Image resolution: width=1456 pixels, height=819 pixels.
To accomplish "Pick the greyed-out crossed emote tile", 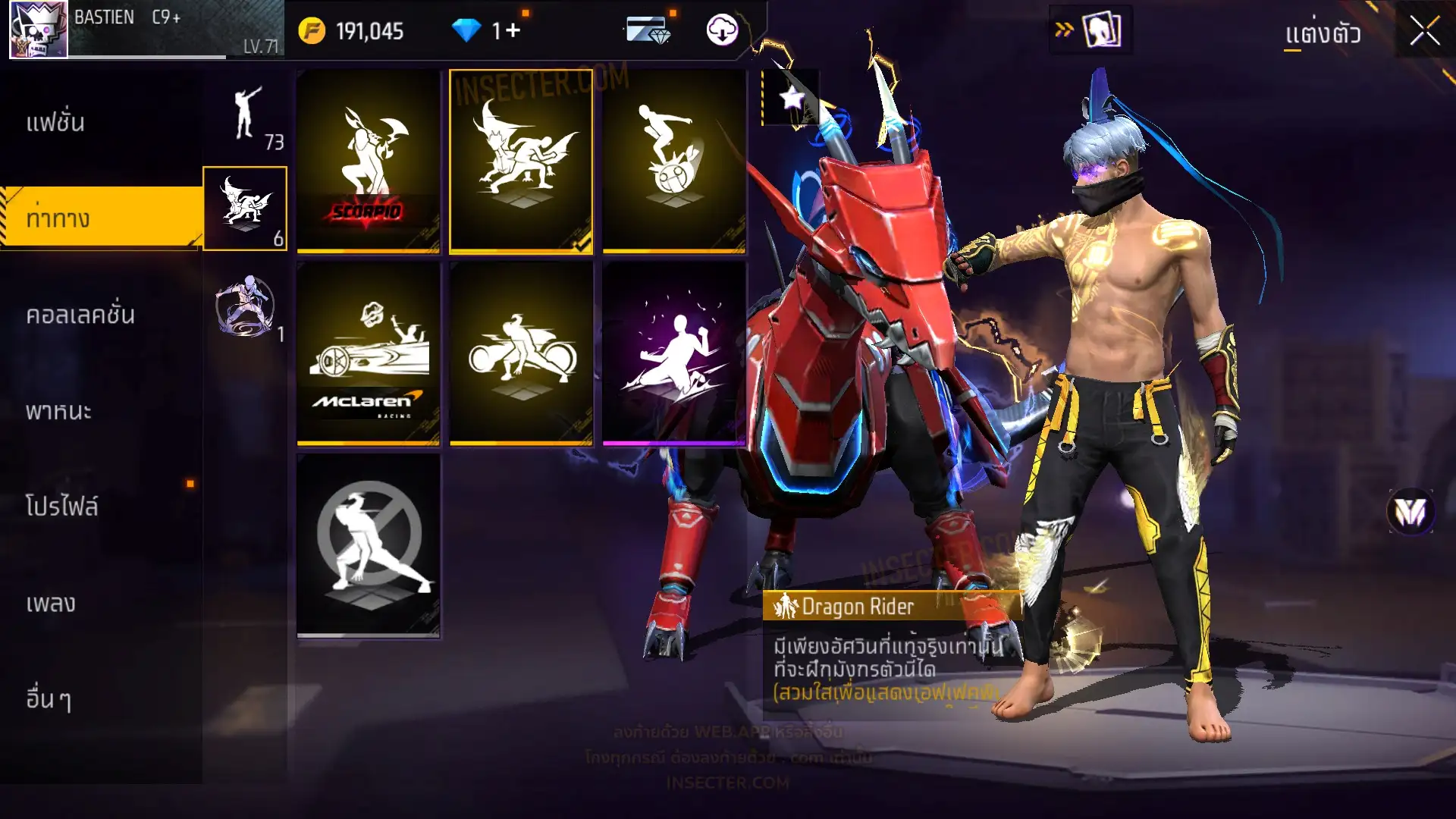I will (369, 544).
